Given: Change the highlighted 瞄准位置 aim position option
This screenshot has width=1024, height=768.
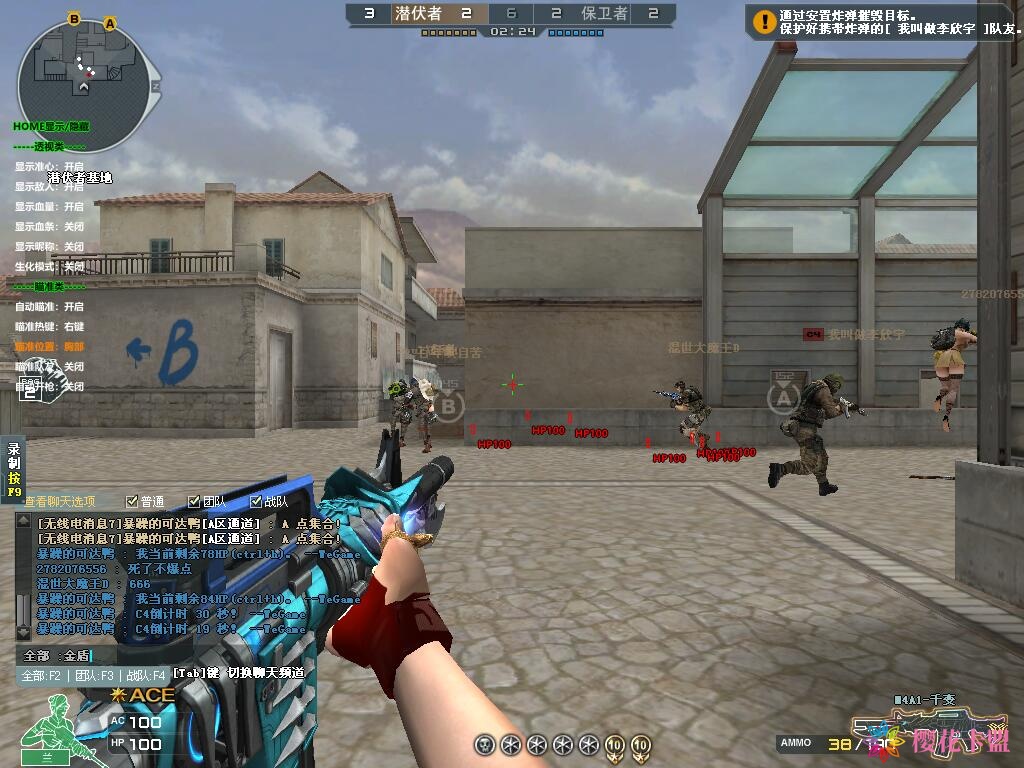Looking at the screenshot, I should [49, 347].
